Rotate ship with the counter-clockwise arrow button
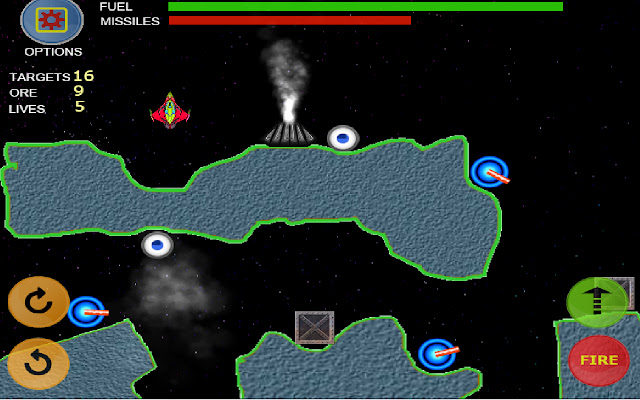640x400 pixels. [38, 363]
